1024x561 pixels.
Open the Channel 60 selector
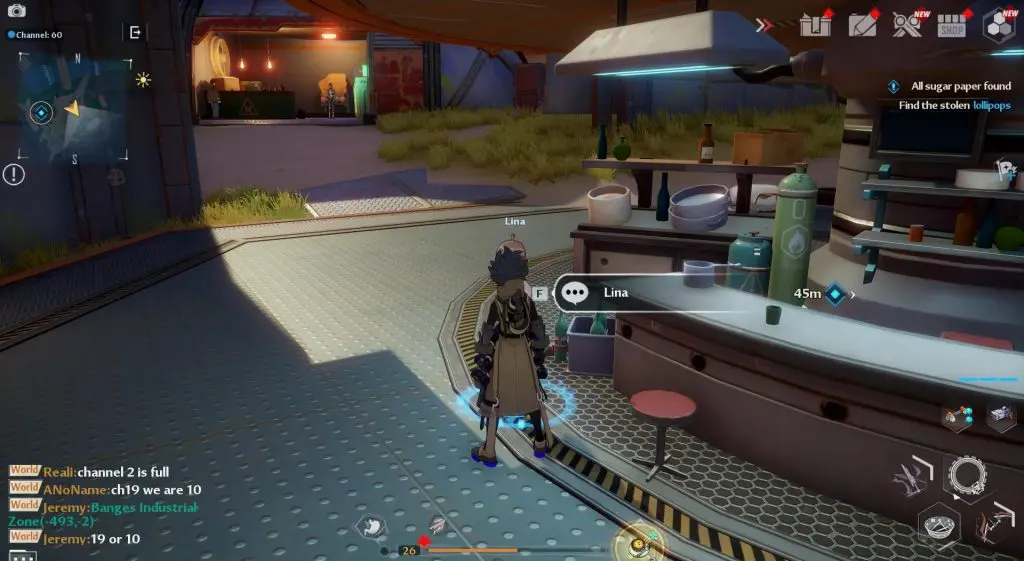click(35, 34)
